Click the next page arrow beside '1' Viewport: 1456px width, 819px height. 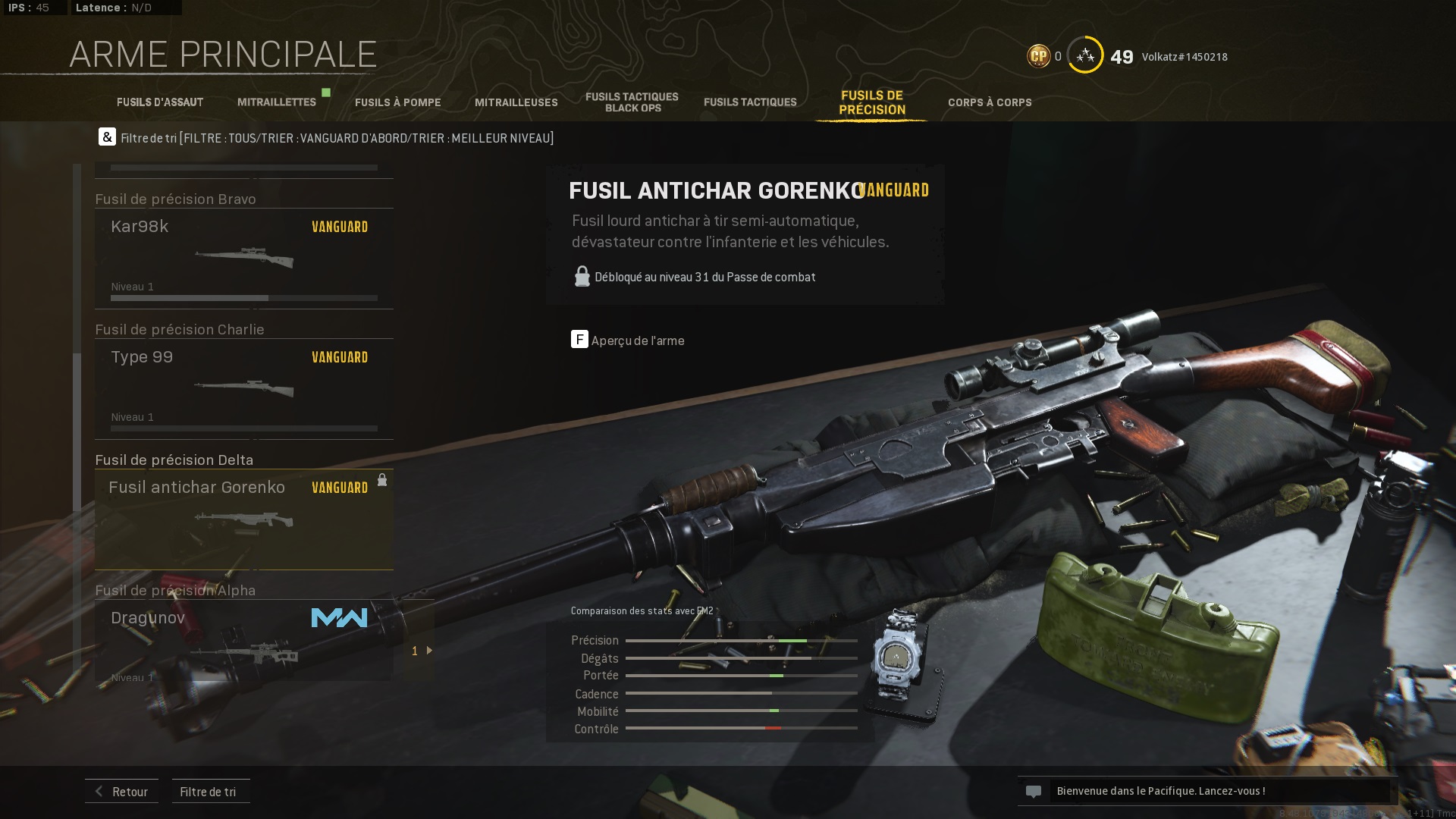[430, 650]
